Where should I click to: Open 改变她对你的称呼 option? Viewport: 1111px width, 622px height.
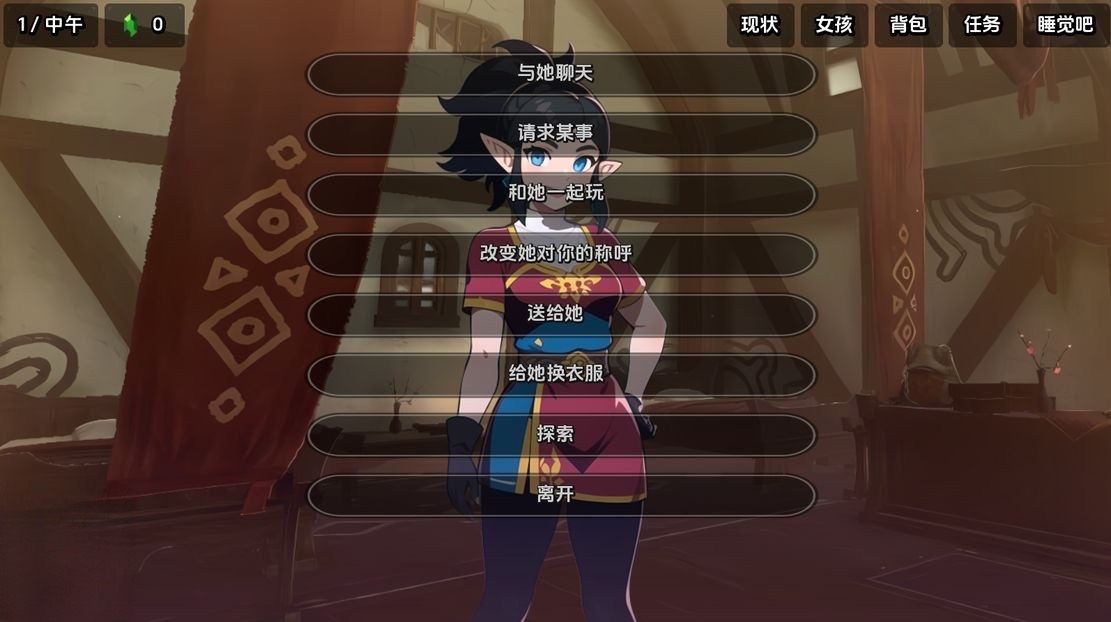pos(561,253)
